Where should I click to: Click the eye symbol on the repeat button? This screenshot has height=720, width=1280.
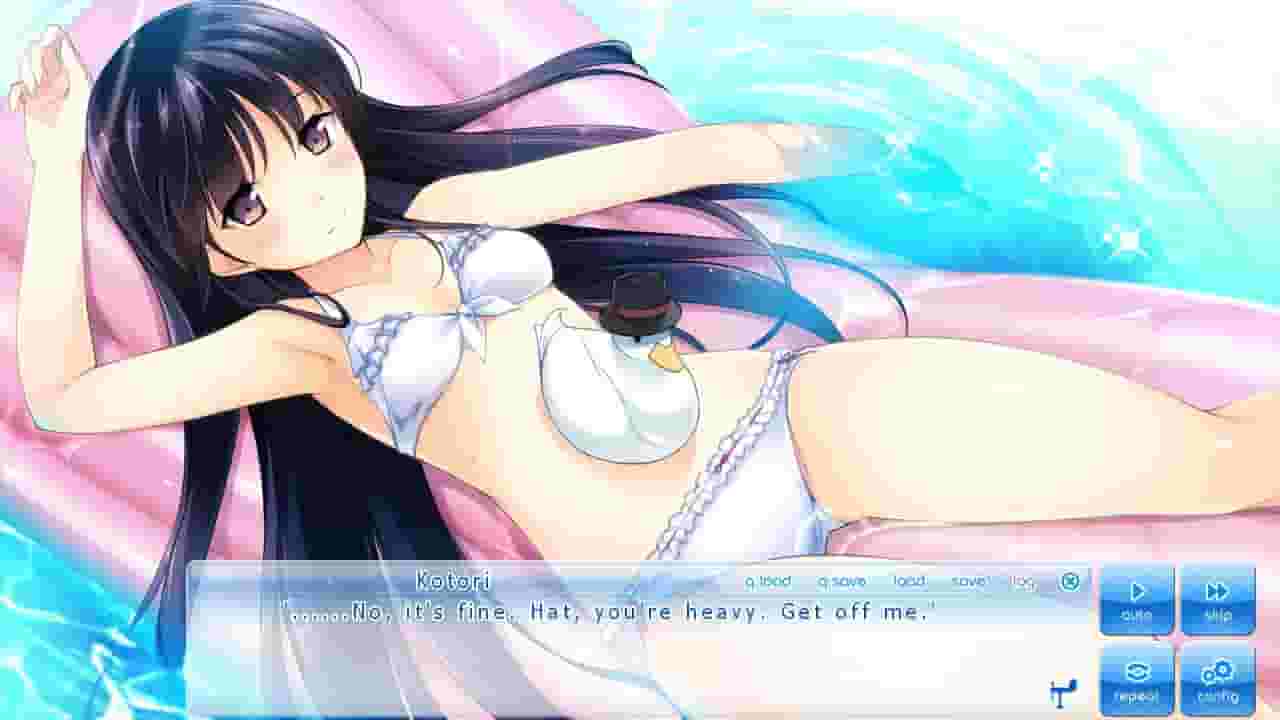pos(1138,672)
